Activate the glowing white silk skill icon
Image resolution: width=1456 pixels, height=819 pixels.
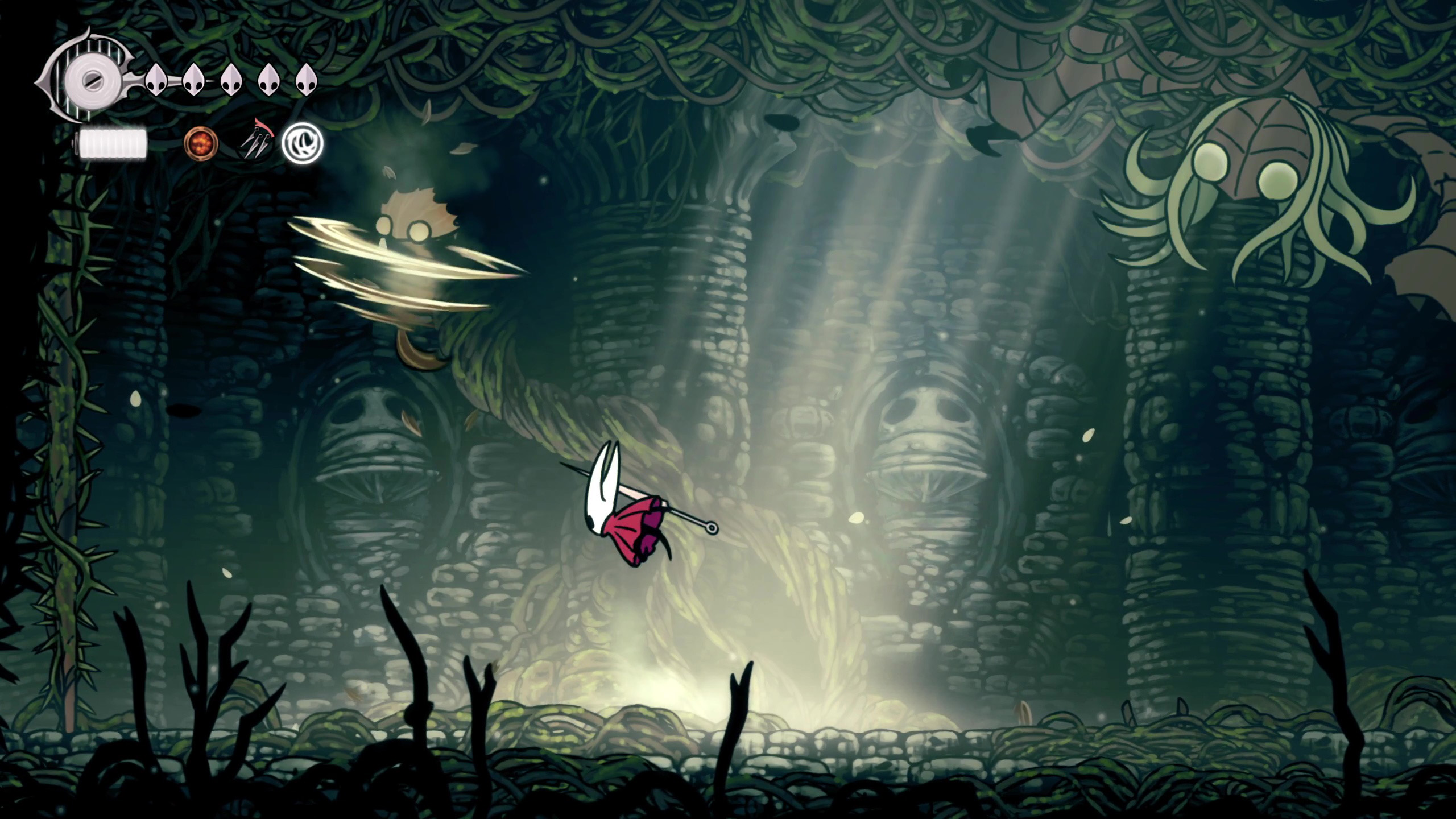(x=303, y=142)
